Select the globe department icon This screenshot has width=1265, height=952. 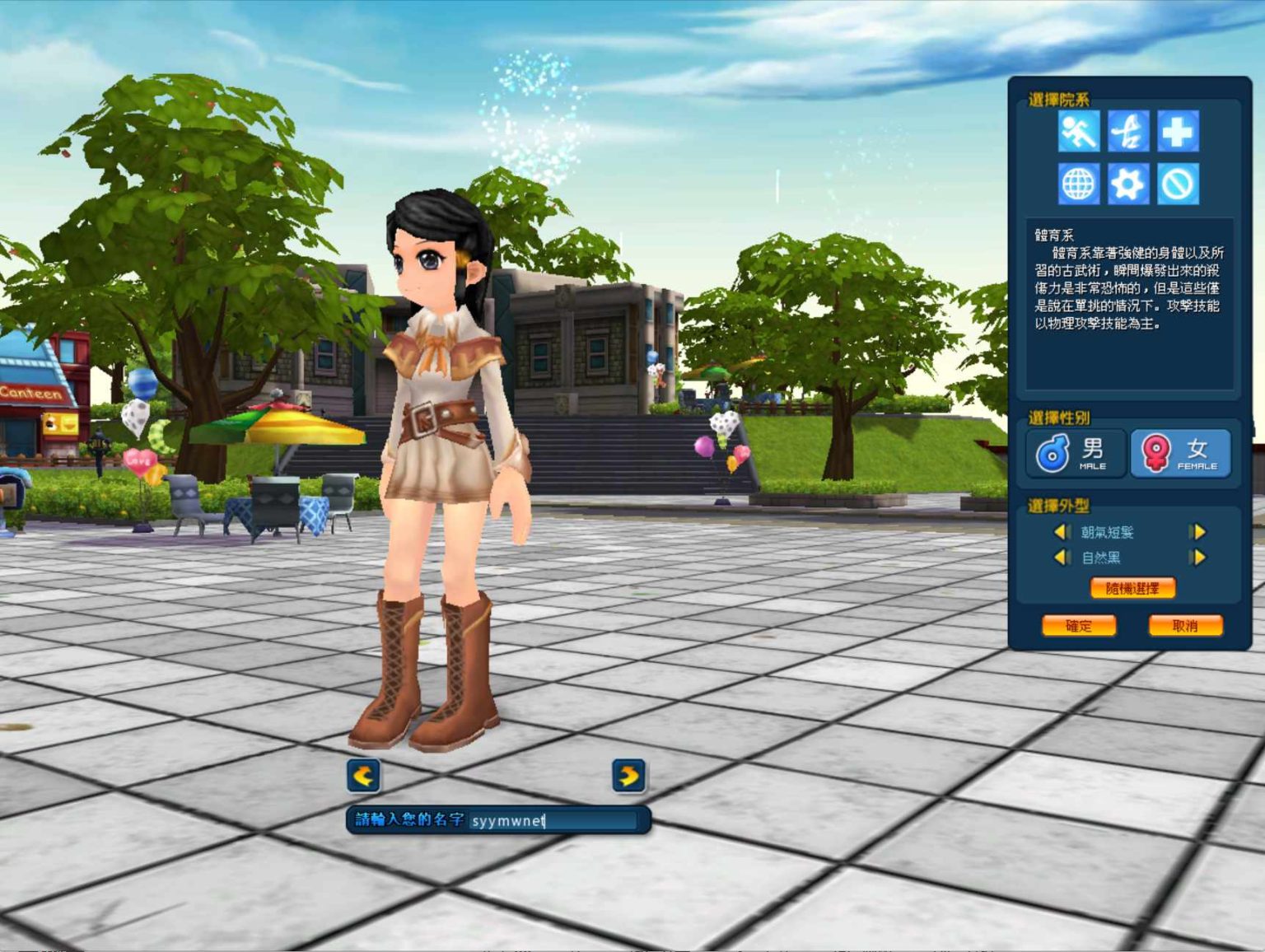pyautogui.click(x=1078, y=184)
